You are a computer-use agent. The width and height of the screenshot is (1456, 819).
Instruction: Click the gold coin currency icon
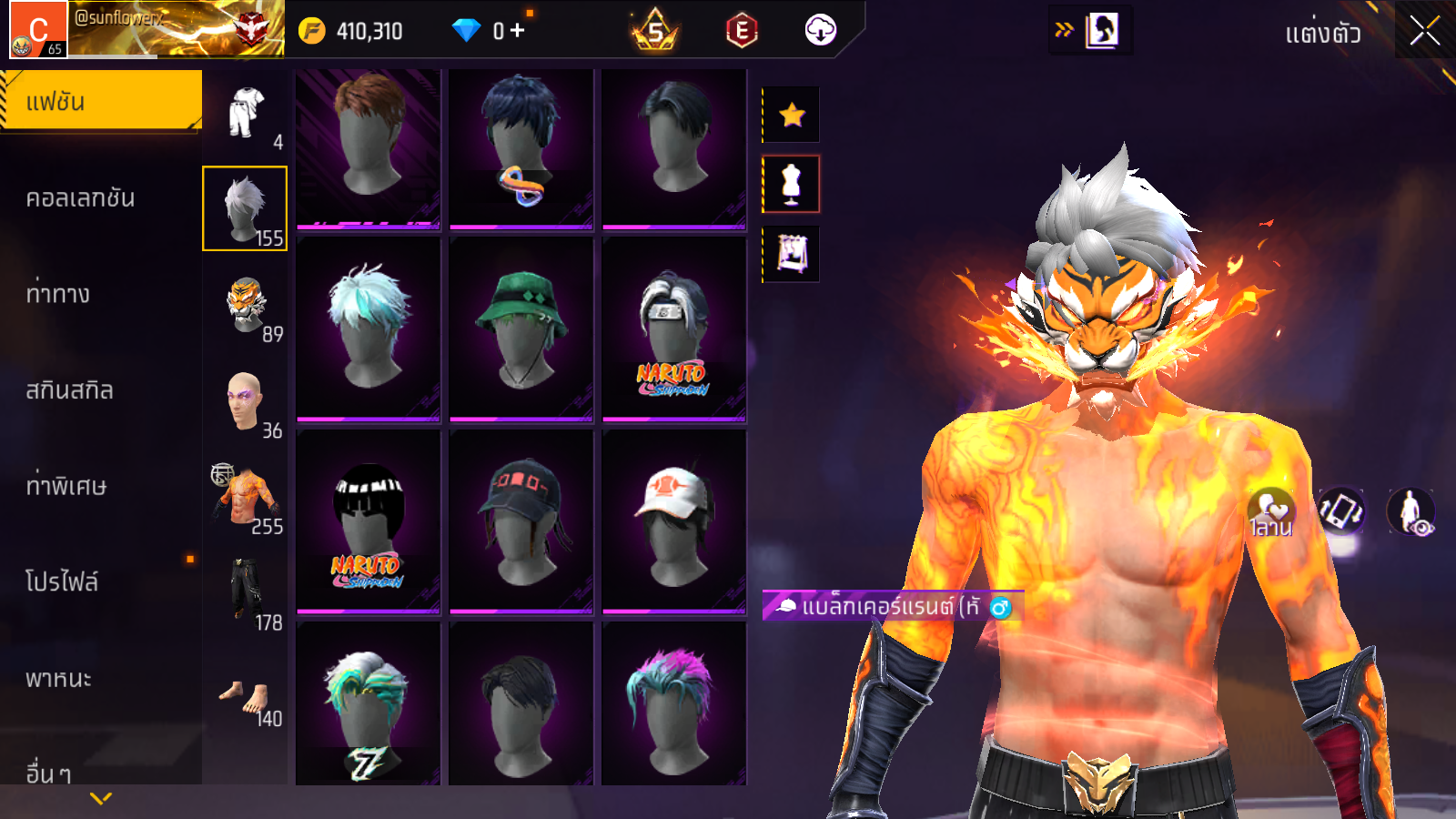click(312, 31)
